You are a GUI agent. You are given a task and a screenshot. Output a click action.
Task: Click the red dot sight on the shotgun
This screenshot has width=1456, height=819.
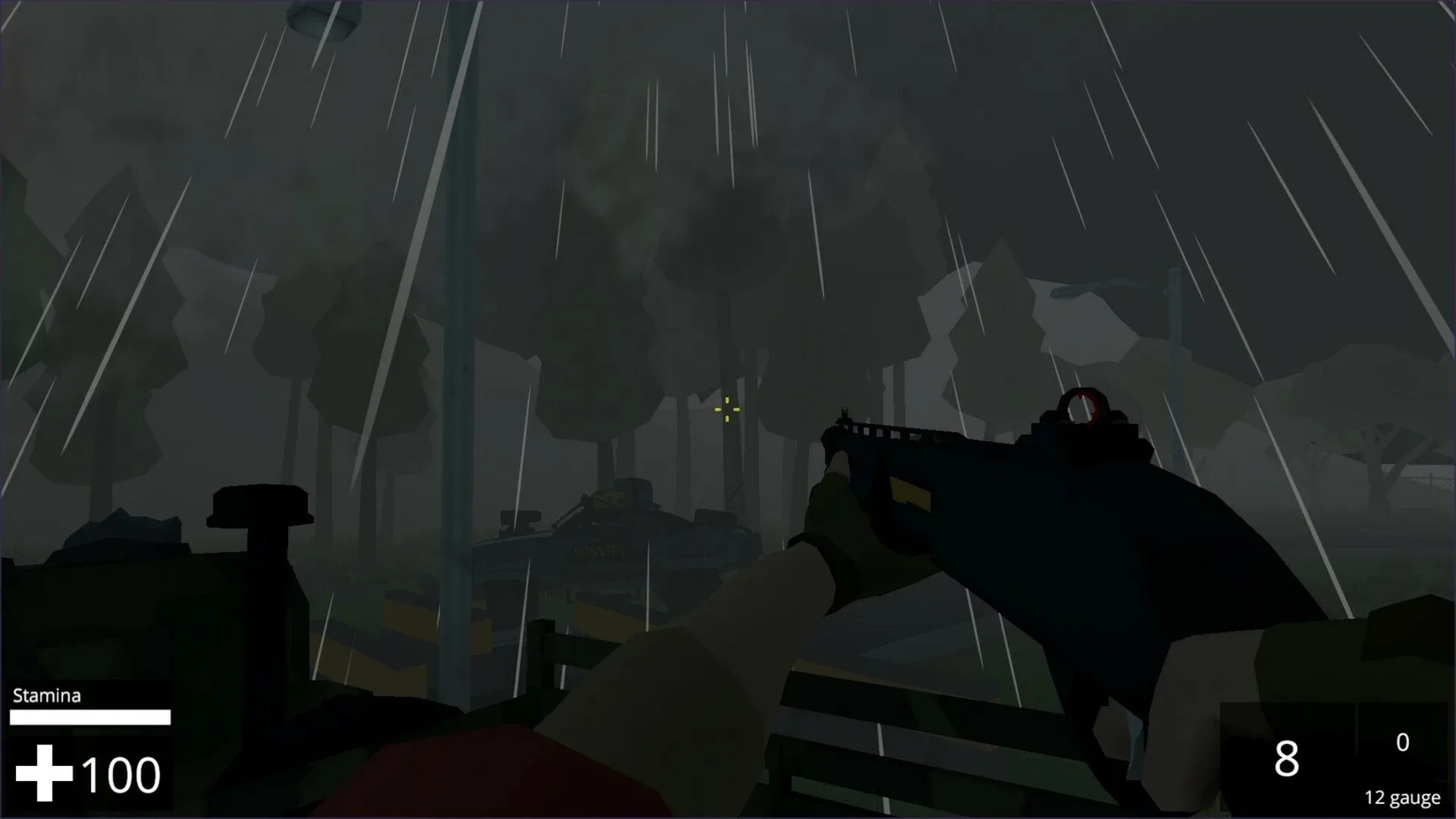[1083, 406]
